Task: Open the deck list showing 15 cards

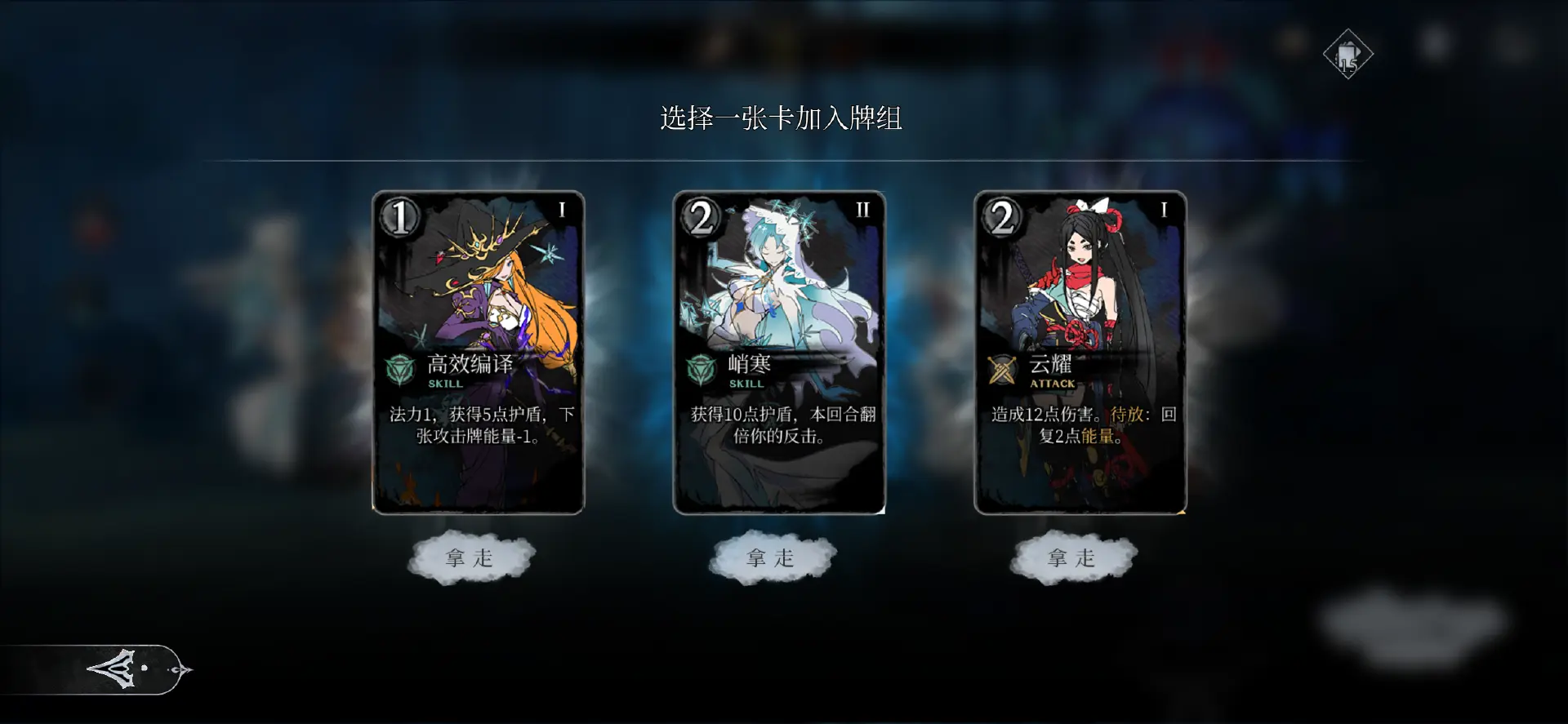Action: coord(1347,52)
